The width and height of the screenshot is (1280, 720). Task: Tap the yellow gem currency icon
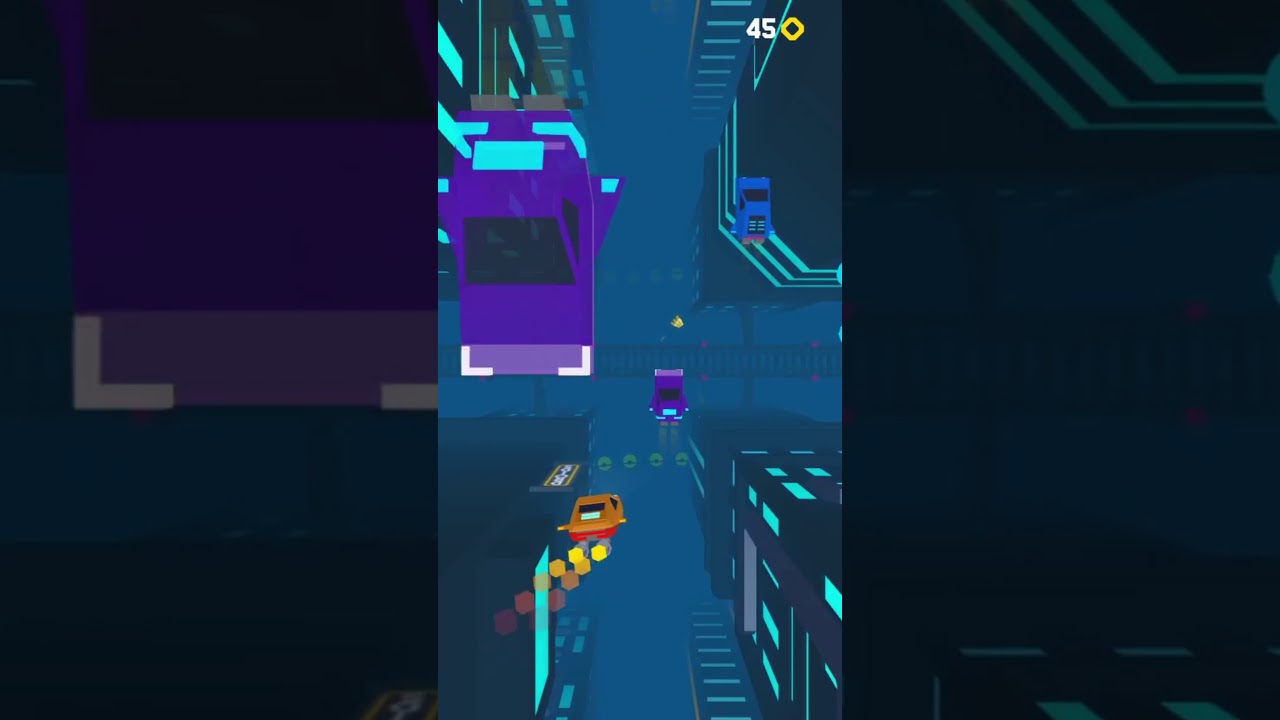pos(792,29)
